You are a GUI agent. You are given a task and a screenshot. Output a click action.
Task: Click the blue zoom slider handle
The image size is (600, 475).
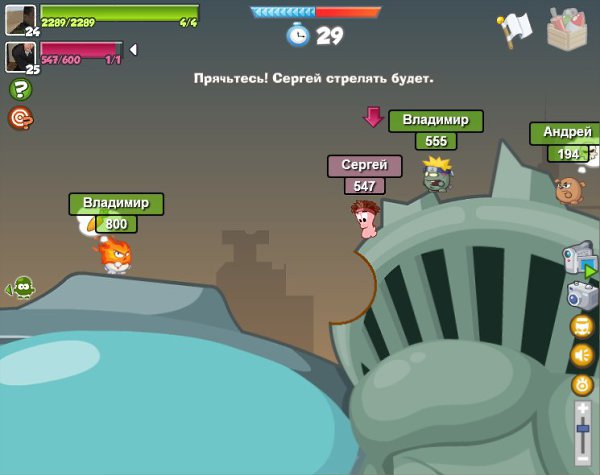(583, 429)
